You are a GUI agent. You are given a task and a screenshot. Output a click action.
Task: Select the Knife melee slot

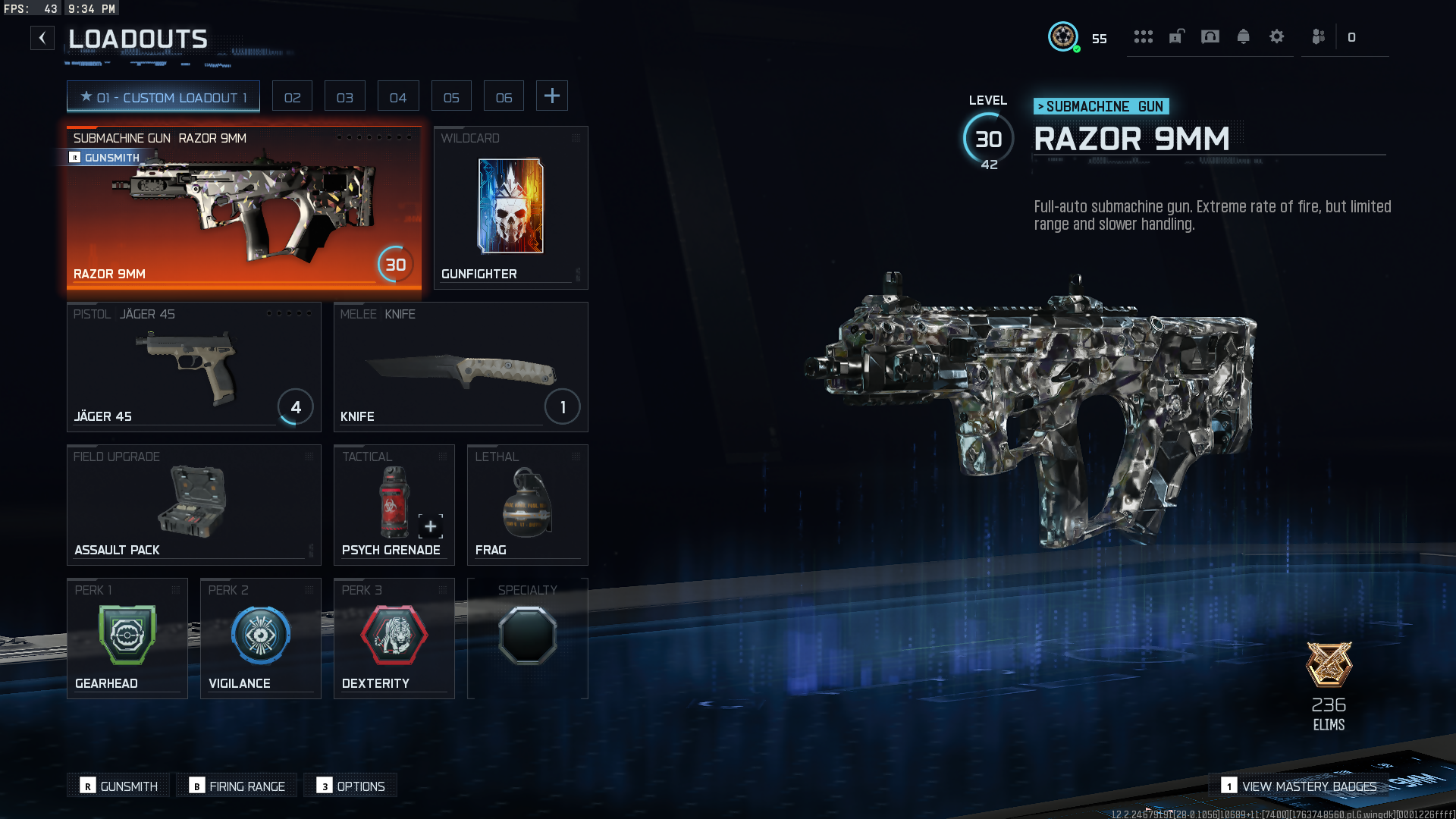[x=460, y=367]
